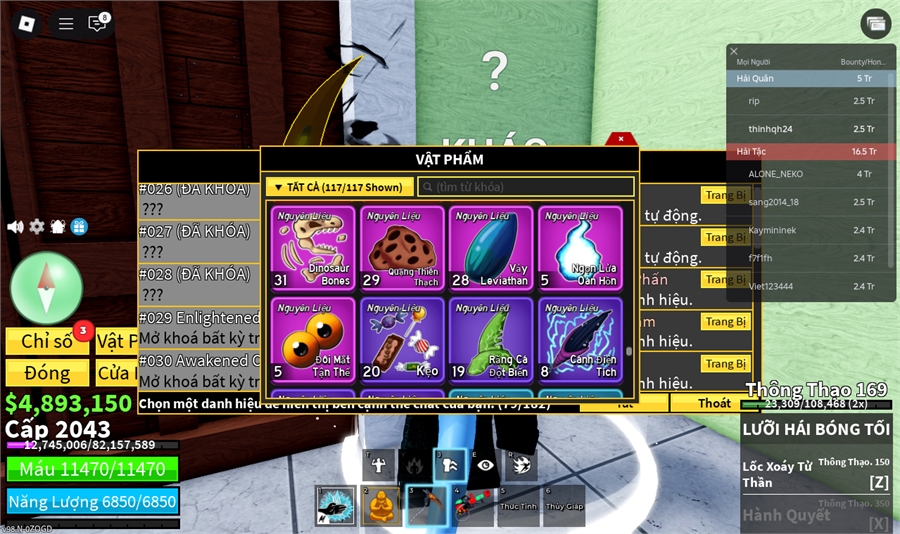Activate the eye observation ability icon
900x534 pixels.
click(484, 464)
